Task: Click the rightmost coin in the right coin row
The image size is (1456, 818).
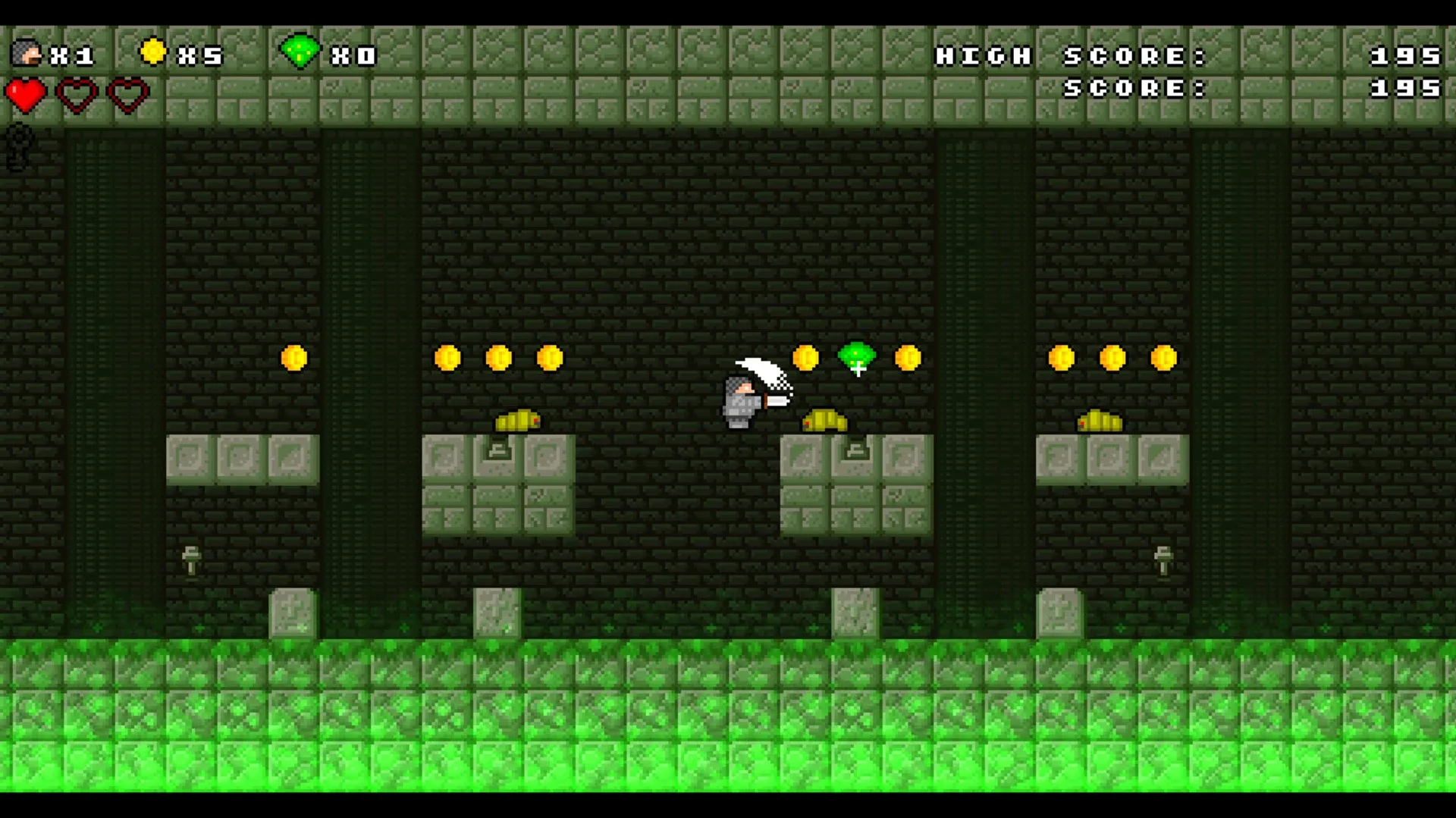Action: [1164, 356]
